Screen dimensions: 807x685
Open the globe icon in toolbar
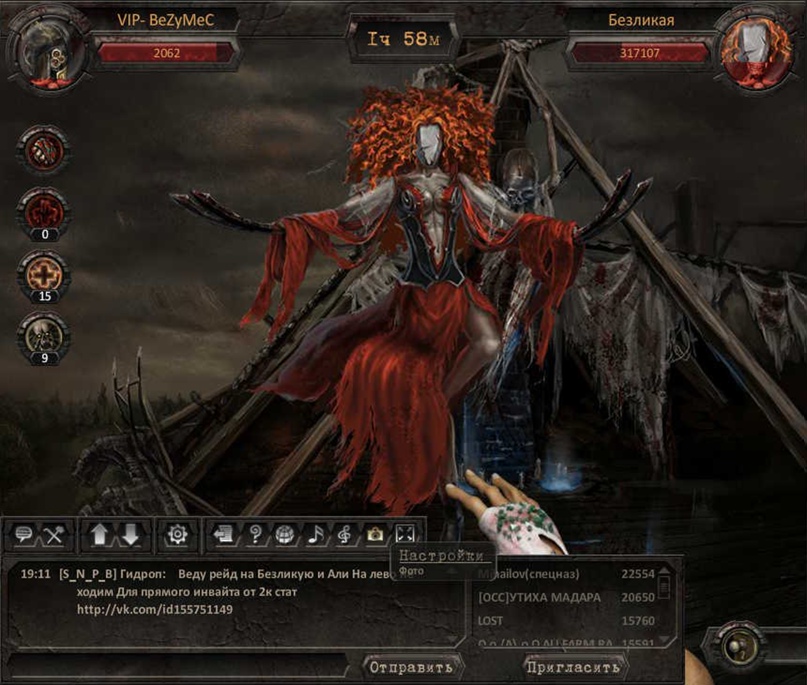285,535
